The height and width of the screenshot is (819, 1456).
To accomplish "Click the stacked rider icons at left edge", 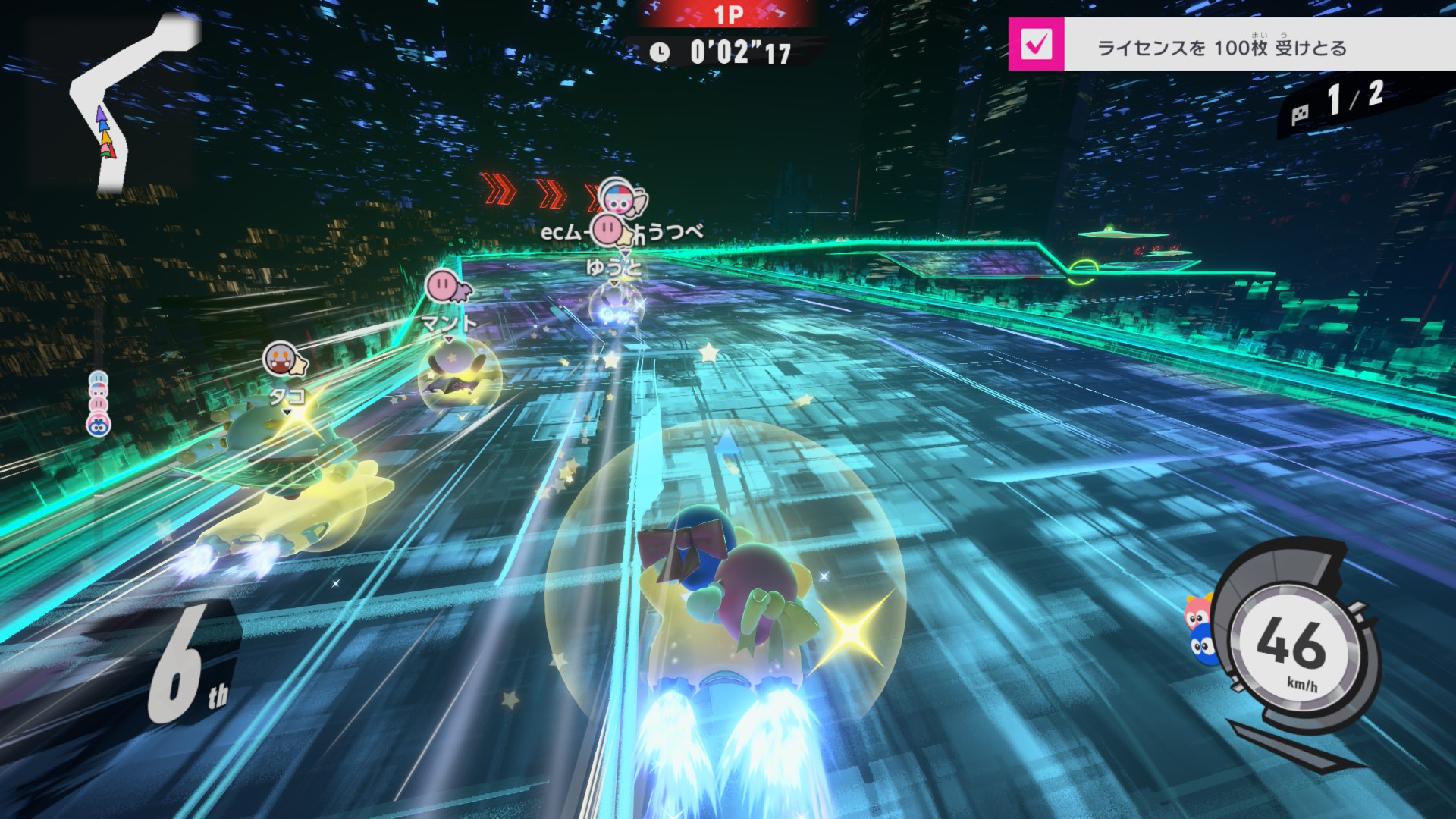I will click(x=99, y=403).
